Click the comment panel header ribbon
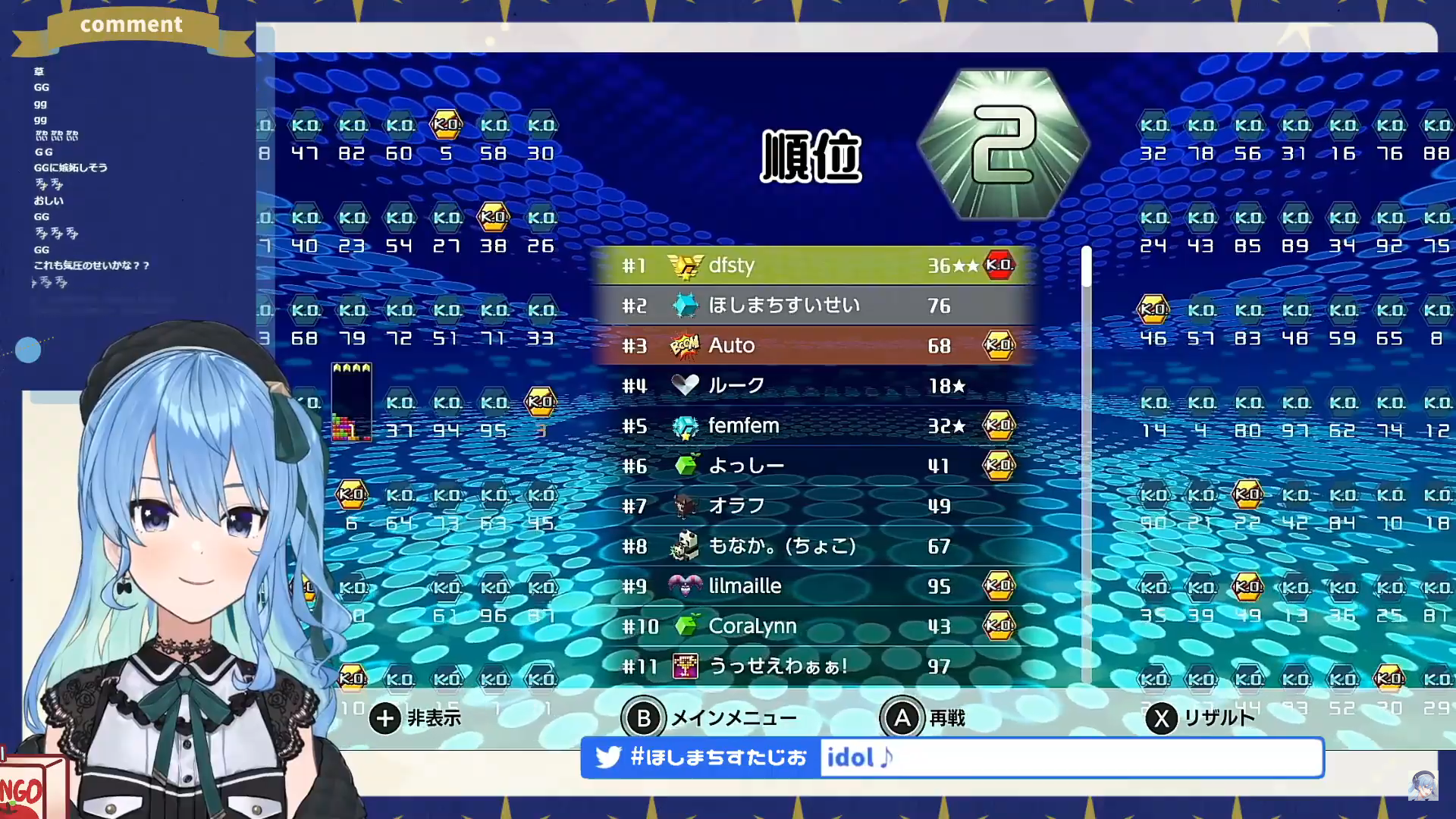 131,27
